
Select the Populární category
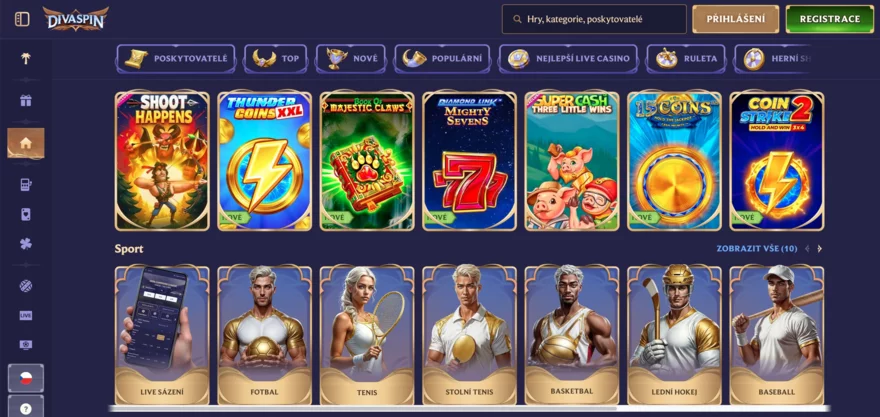coord(442,58)
